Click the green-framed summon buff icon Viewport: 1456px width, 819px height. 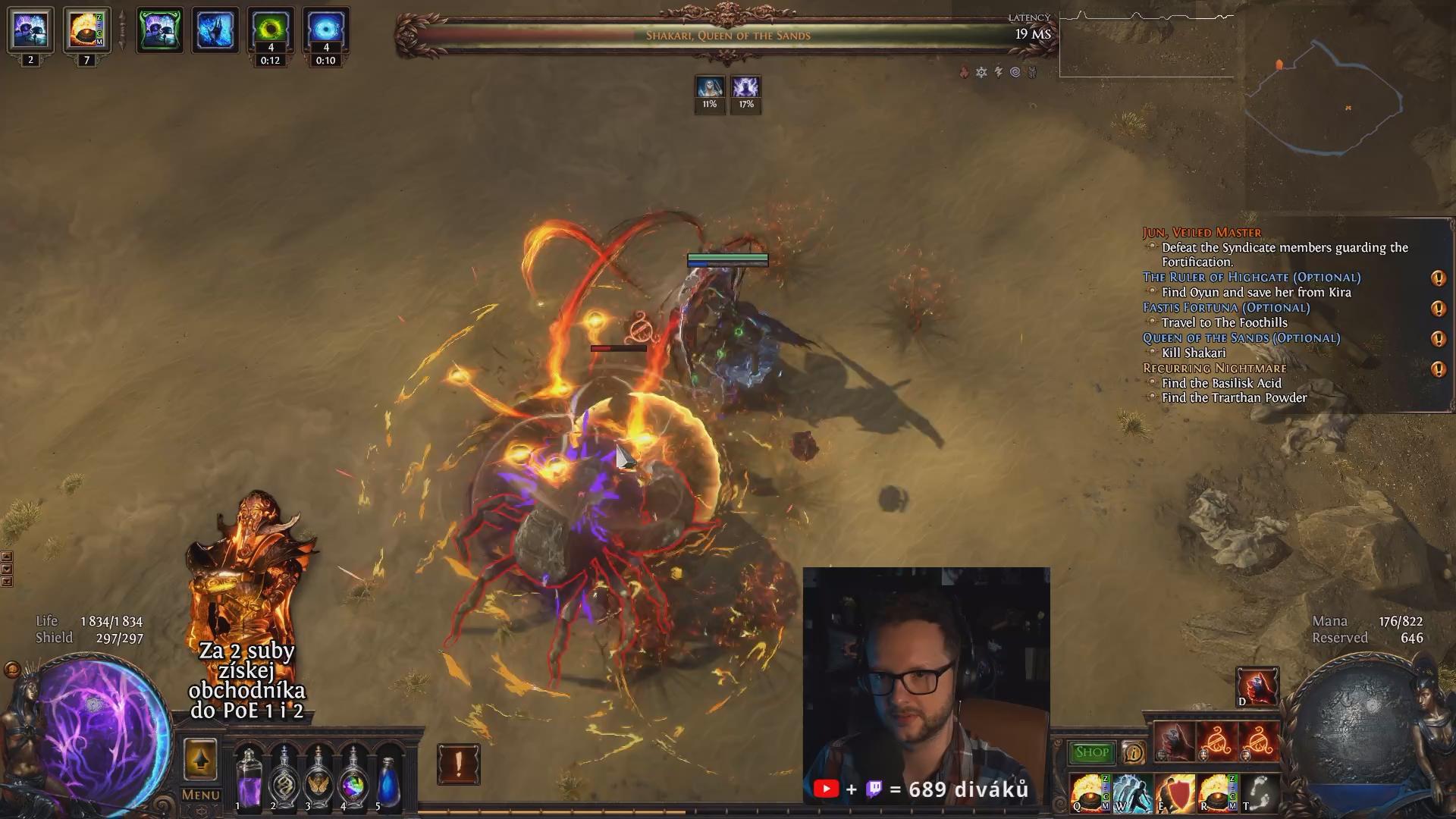click(159, 30)
